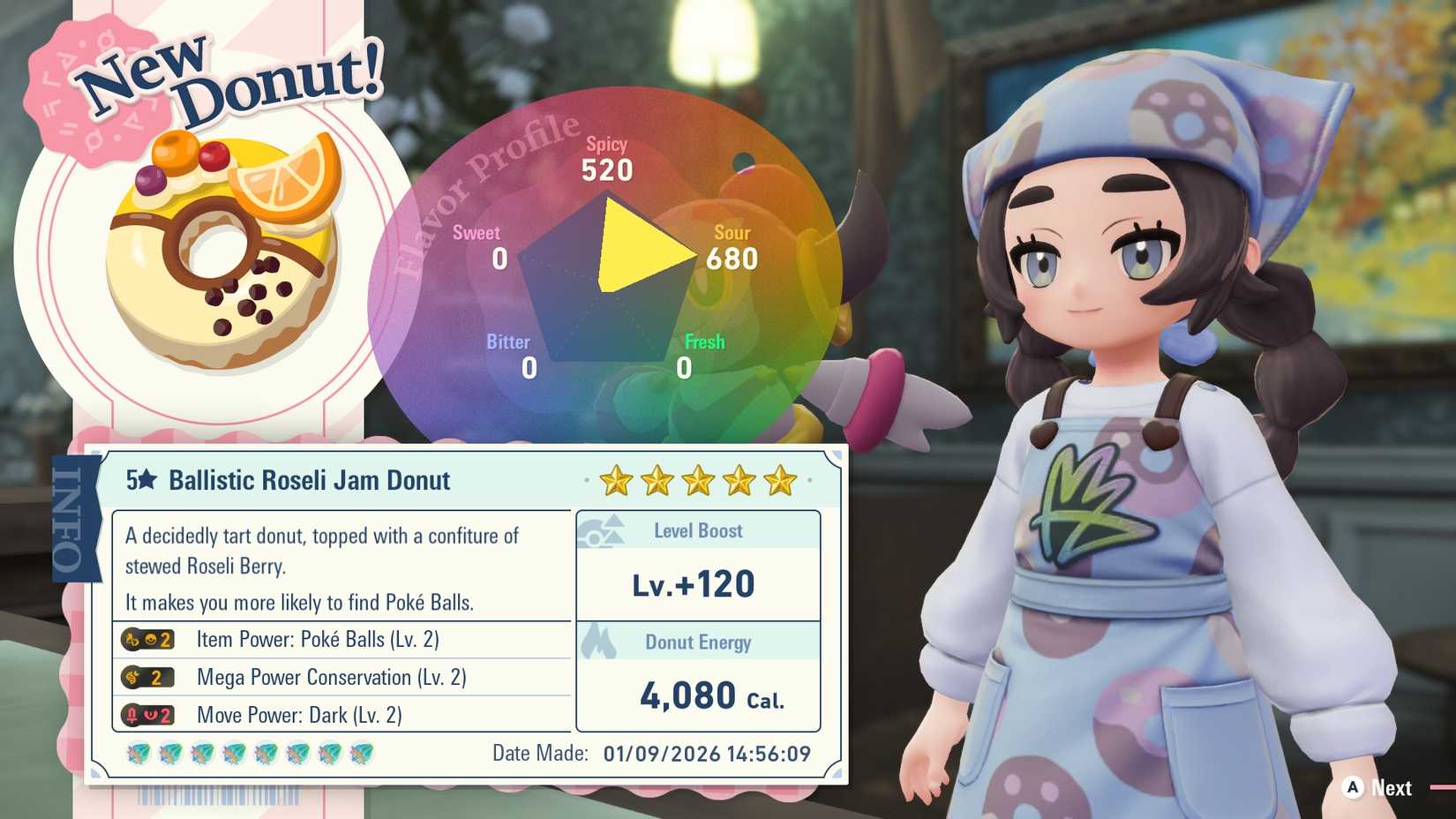
Task: Select the Ballistic Roseli Jam Donut title
Action: point(307,481)
